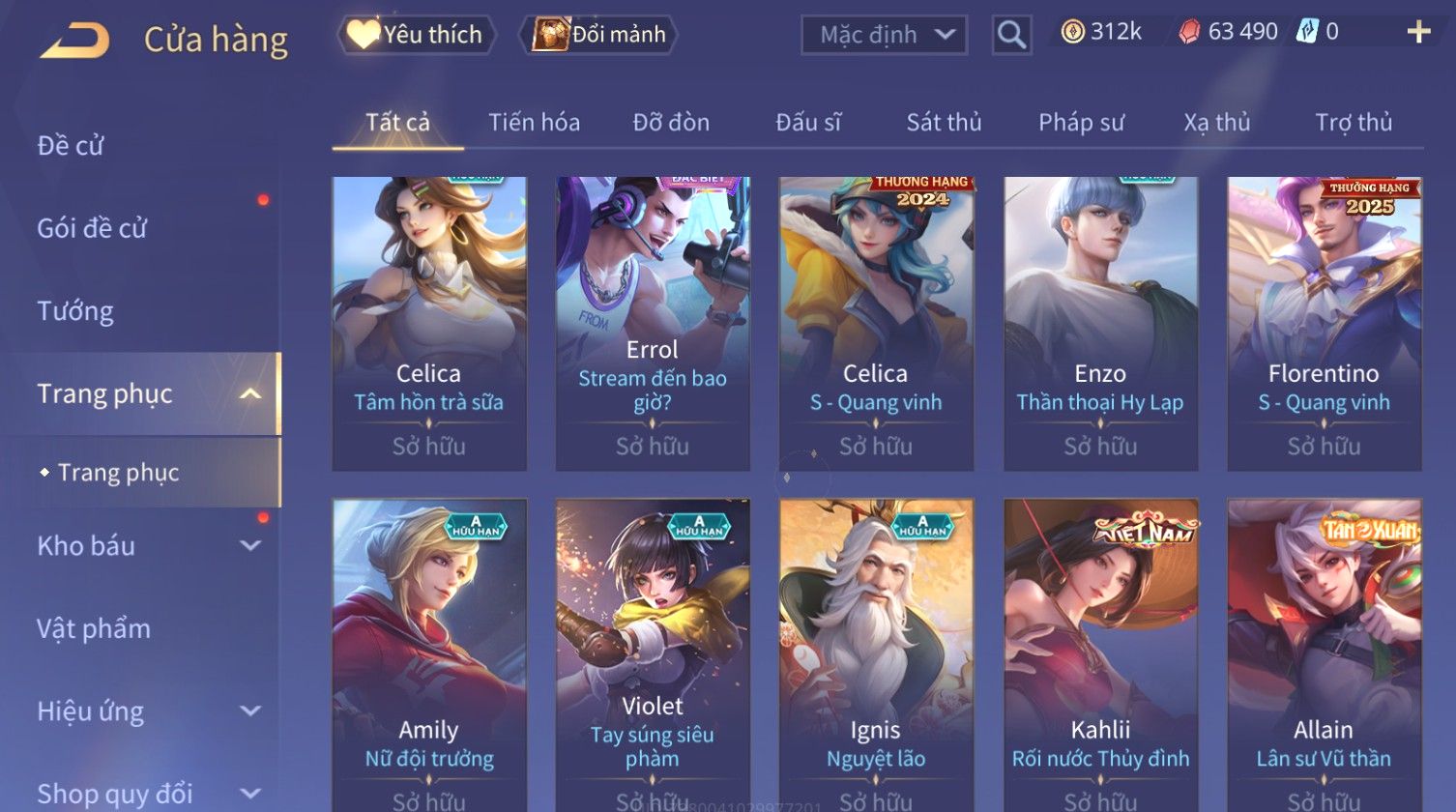Expand the Kho báu menu
This screenshot has width=1456, height=812.
(249, 546)
